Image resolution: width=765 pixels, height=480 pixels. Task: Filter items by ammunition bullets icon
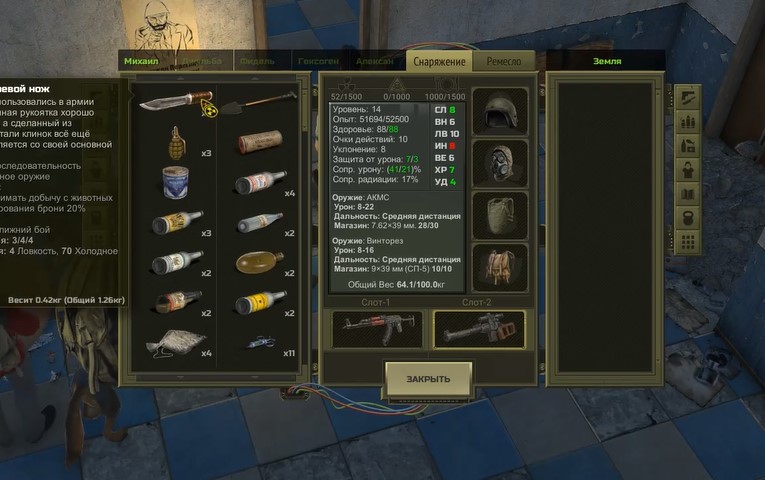(688, 122)
